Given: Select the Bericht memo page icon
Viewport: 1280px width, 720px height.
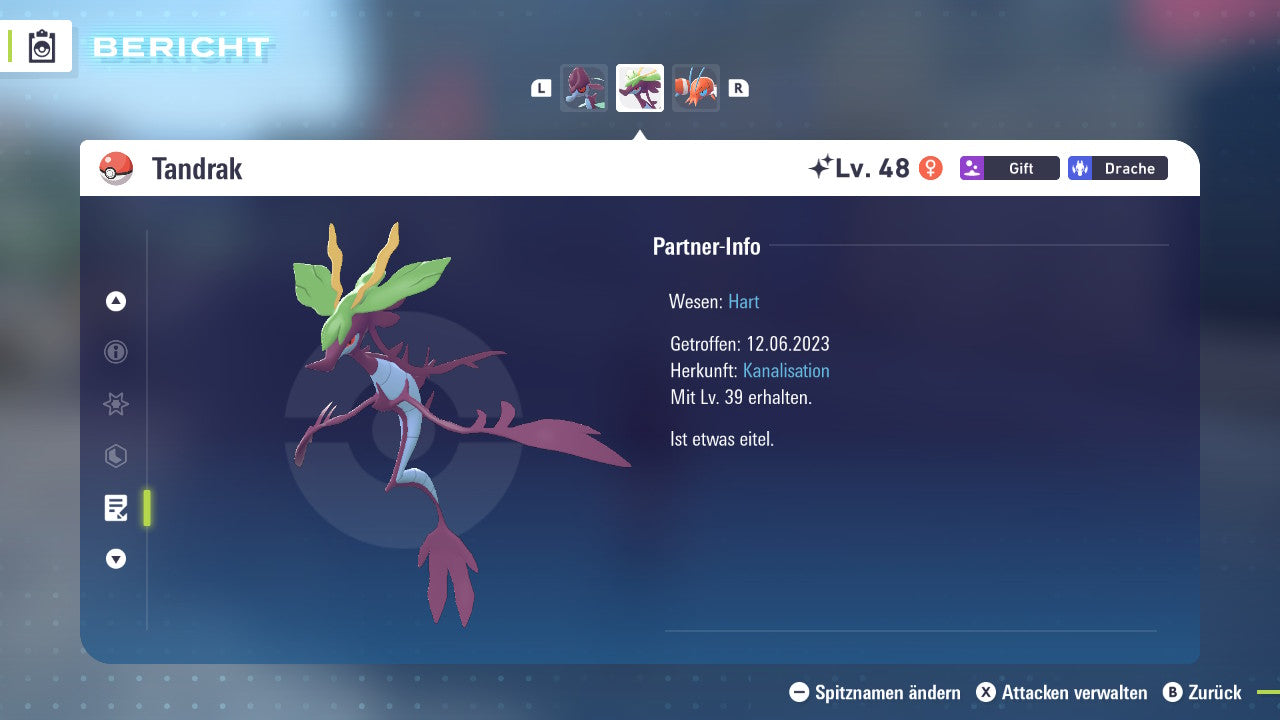Looking at the screenshot, I should pyautogui.click(x=116, y=508).
